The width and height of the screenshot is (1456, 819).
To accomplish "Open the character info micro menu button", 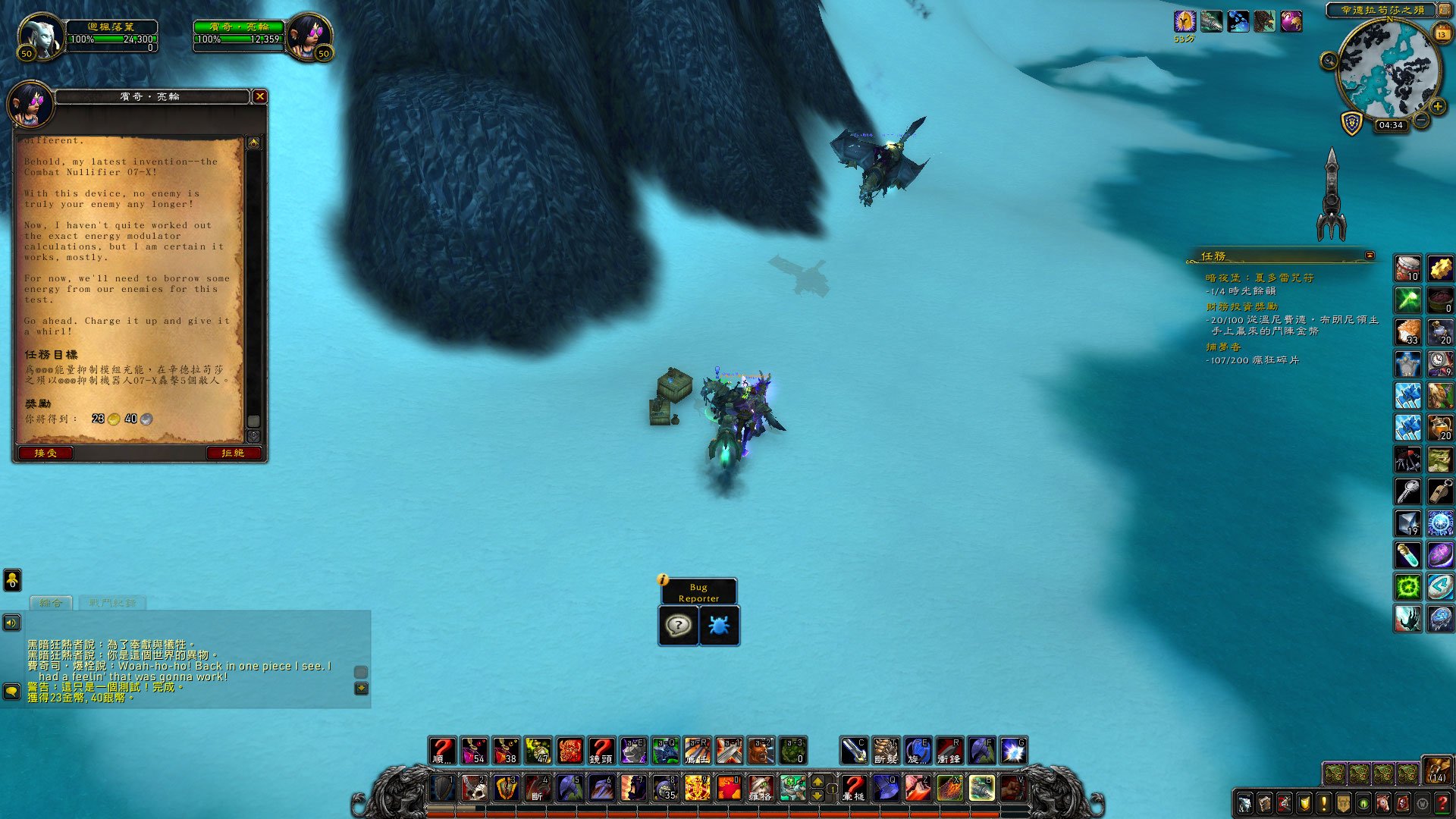I will coord(1244,803).
